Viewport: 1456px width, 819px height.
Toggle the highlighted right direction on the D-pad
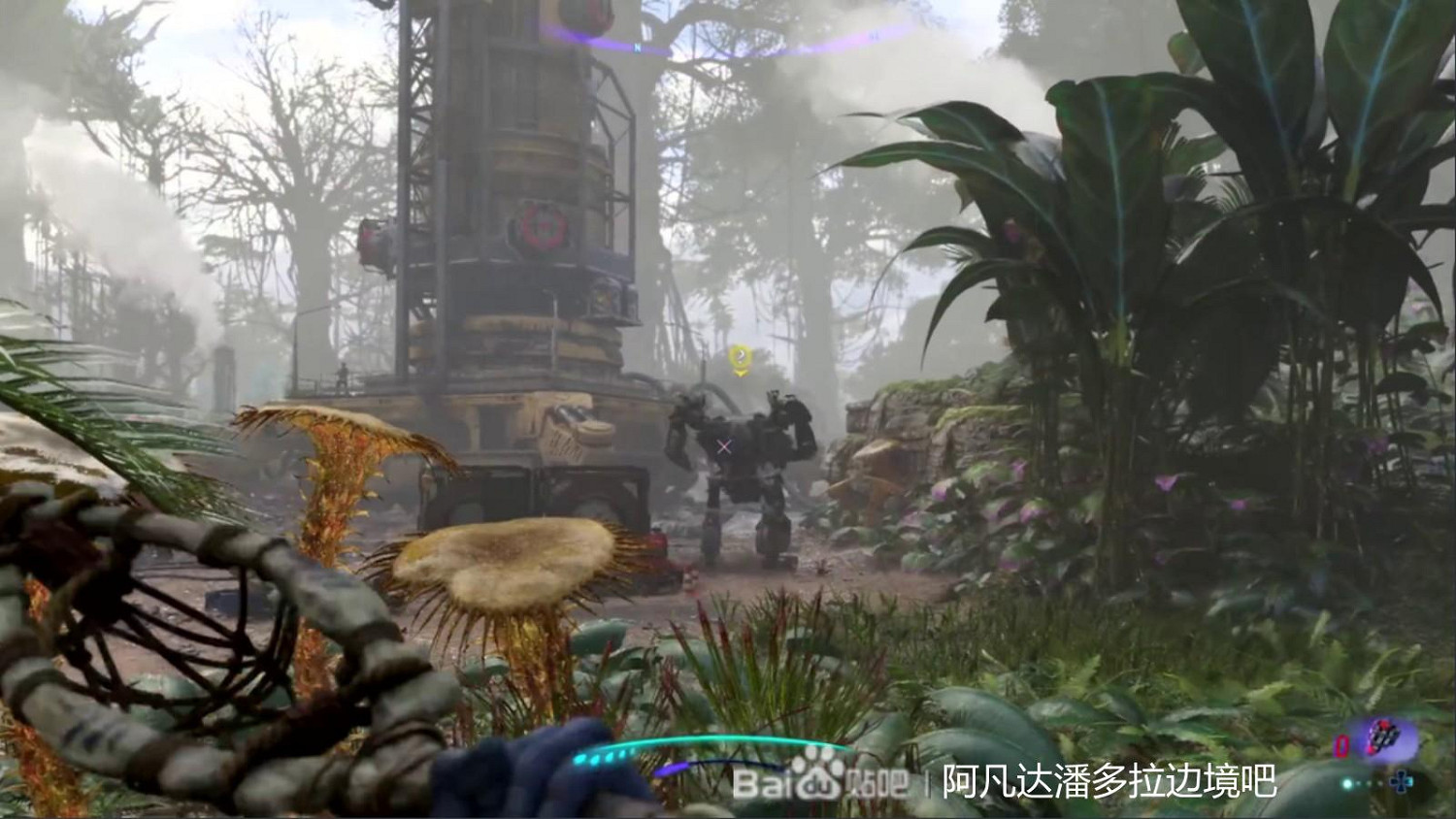coord(1409,781)
